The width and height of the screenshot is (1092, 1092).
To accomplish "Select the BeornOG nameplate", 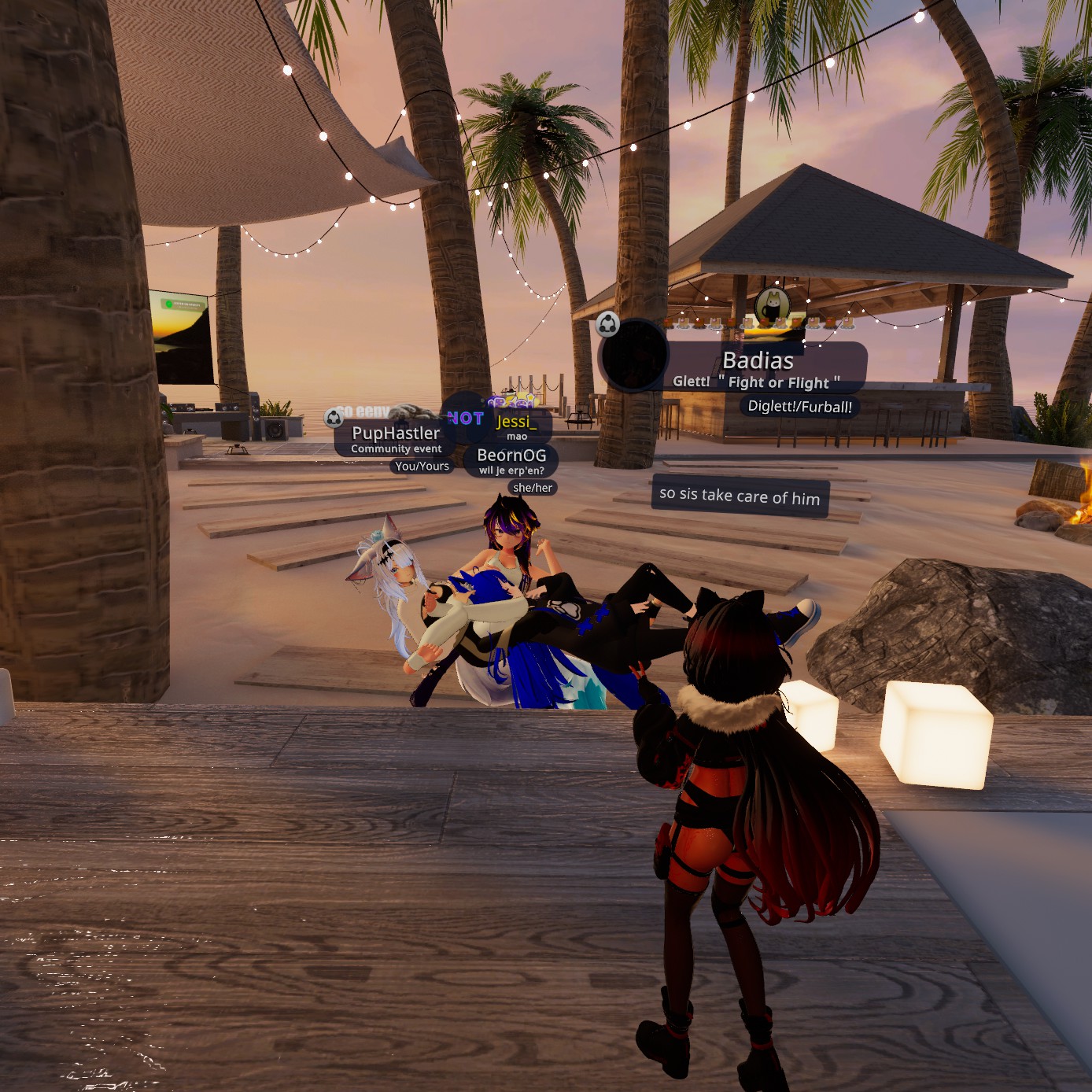I will 511,456.
